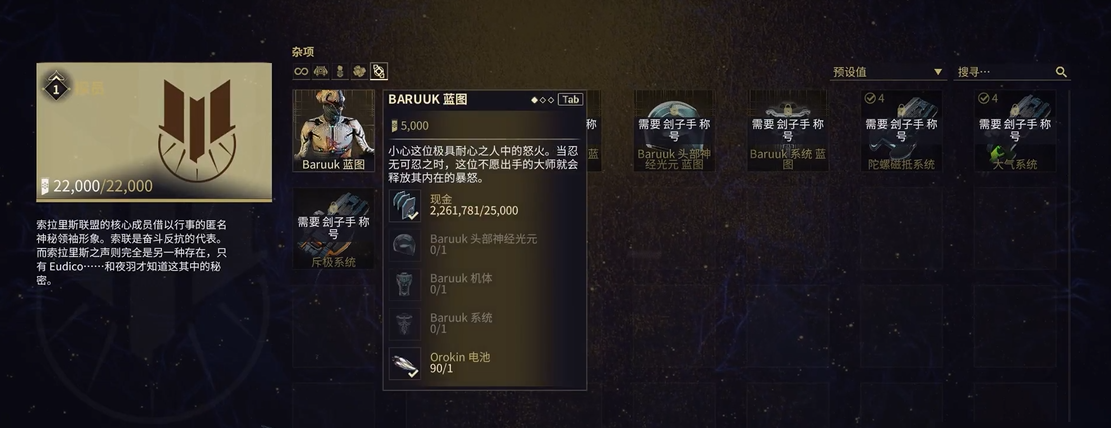Select the 斥极系统 item tile
Image resolution: width=1111 pixels, height=428 pixels.
(333, 229)
